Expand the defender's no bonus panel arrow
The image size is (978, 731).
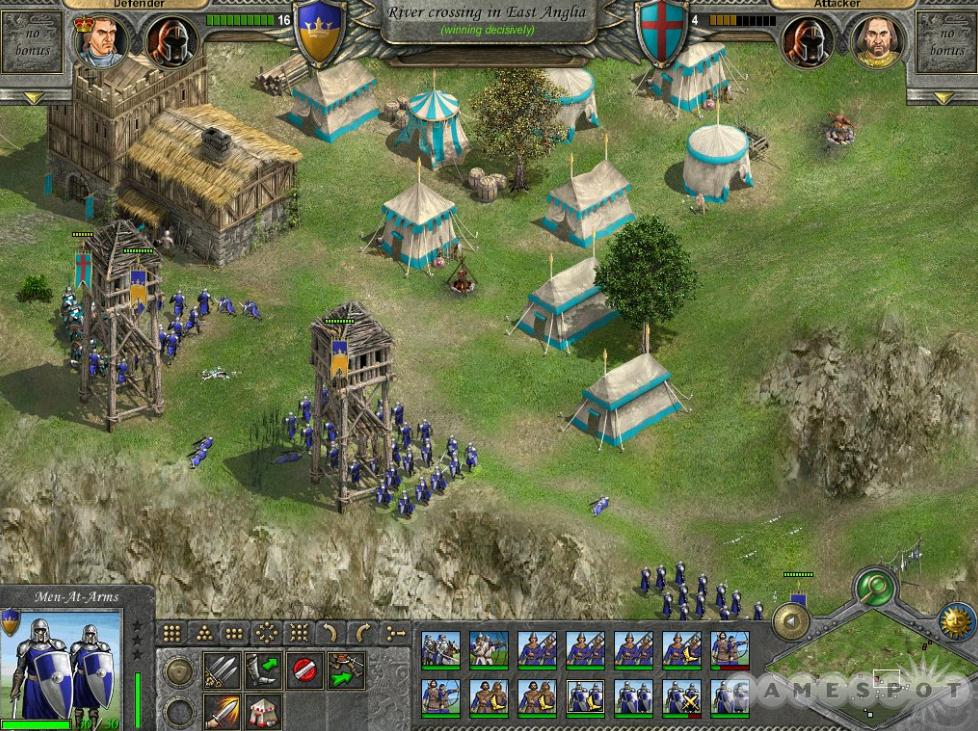(34, 97)
